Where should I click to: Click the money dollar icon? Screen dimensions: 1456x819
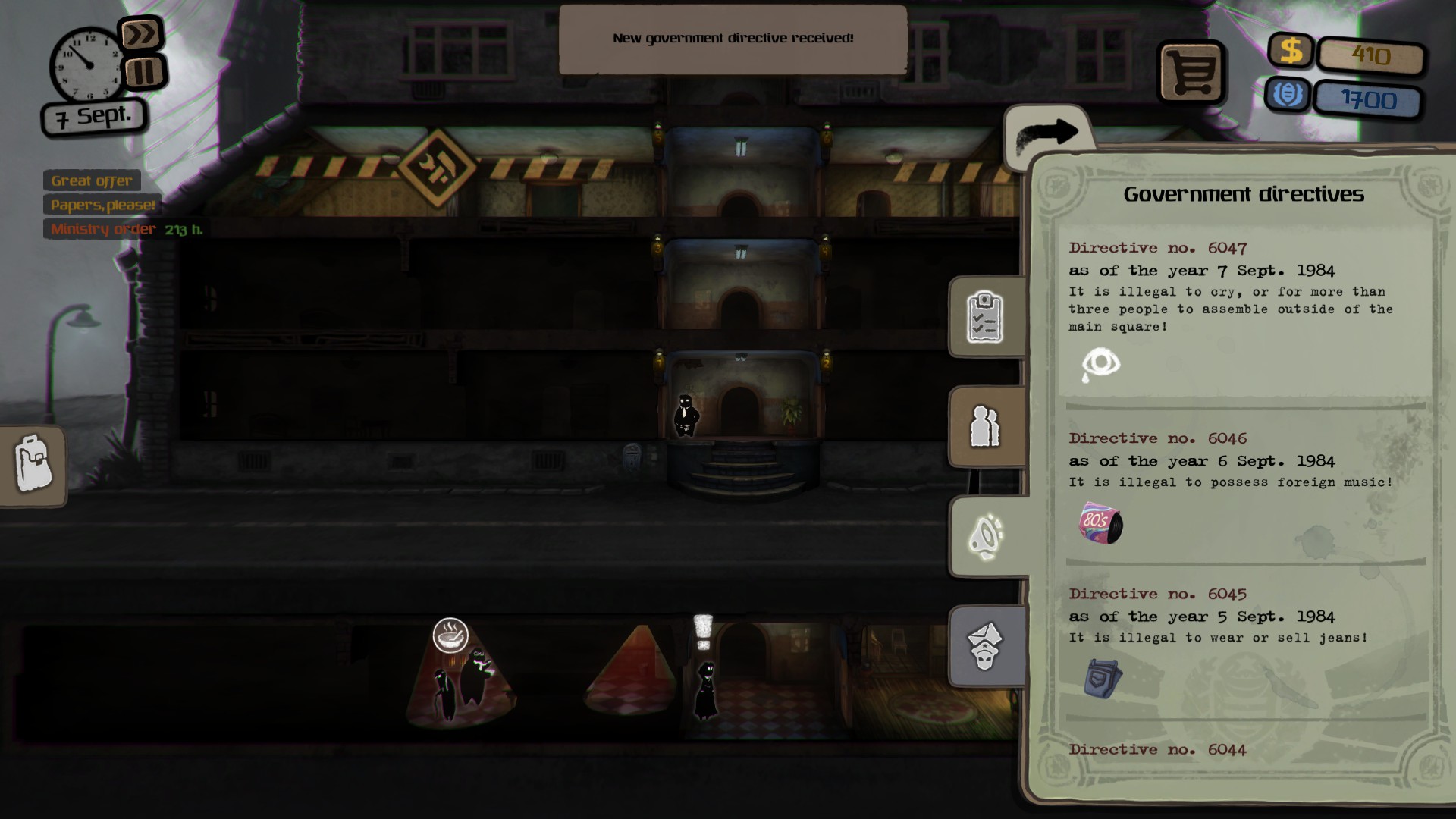1291,51
